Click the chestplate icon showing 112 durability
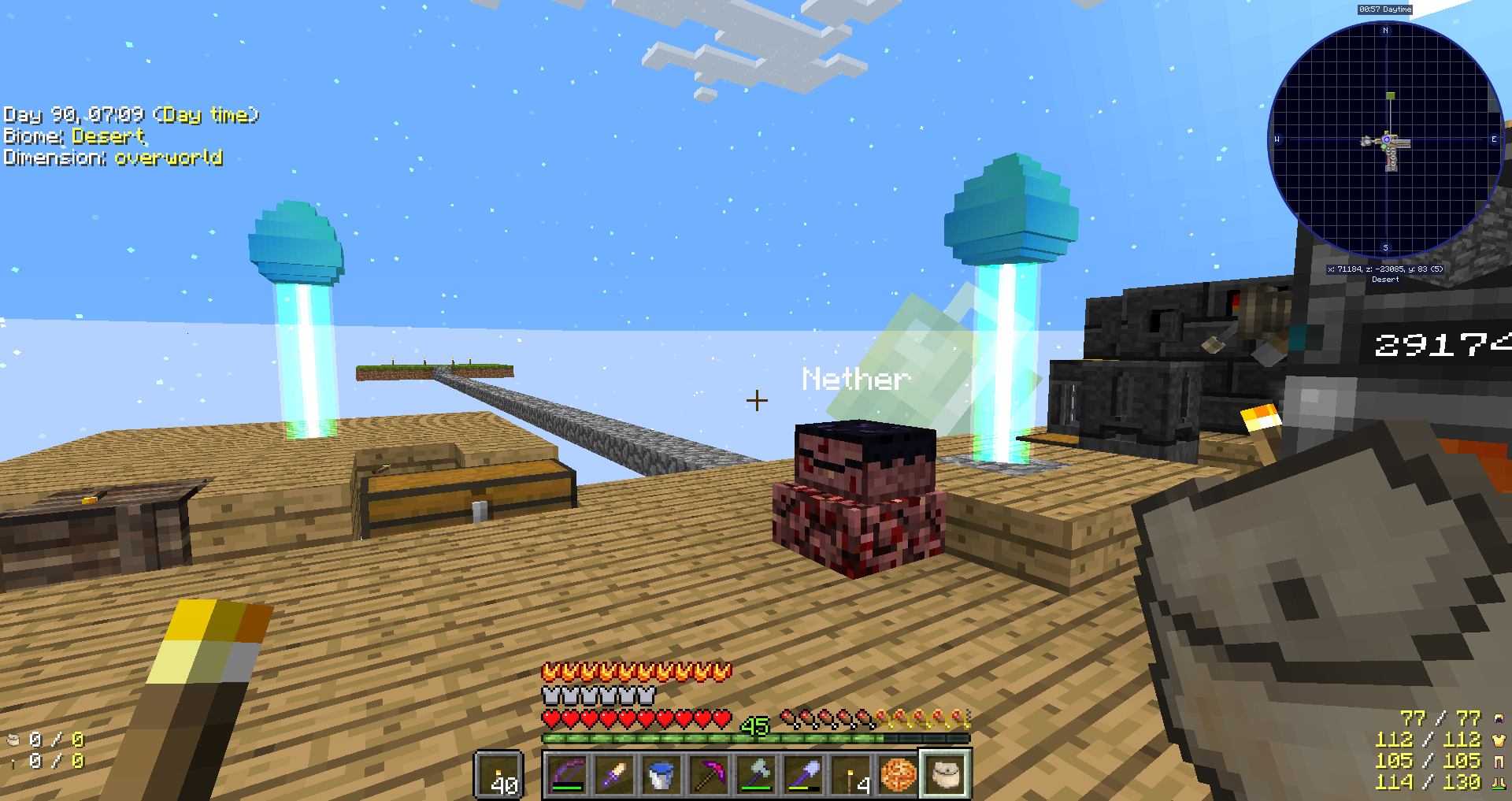 1499,740
